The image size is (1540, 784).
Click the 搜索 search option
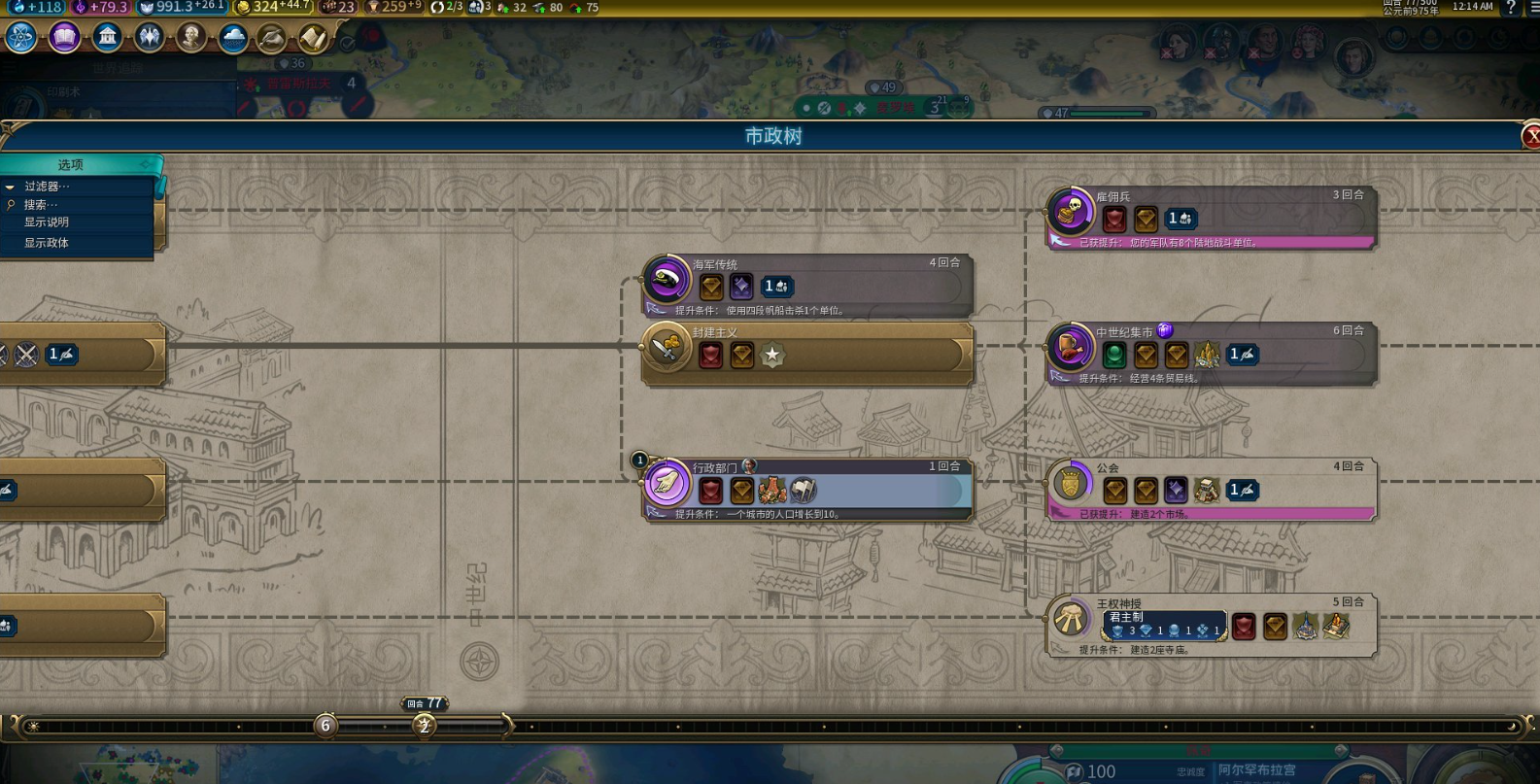(42, 205)
